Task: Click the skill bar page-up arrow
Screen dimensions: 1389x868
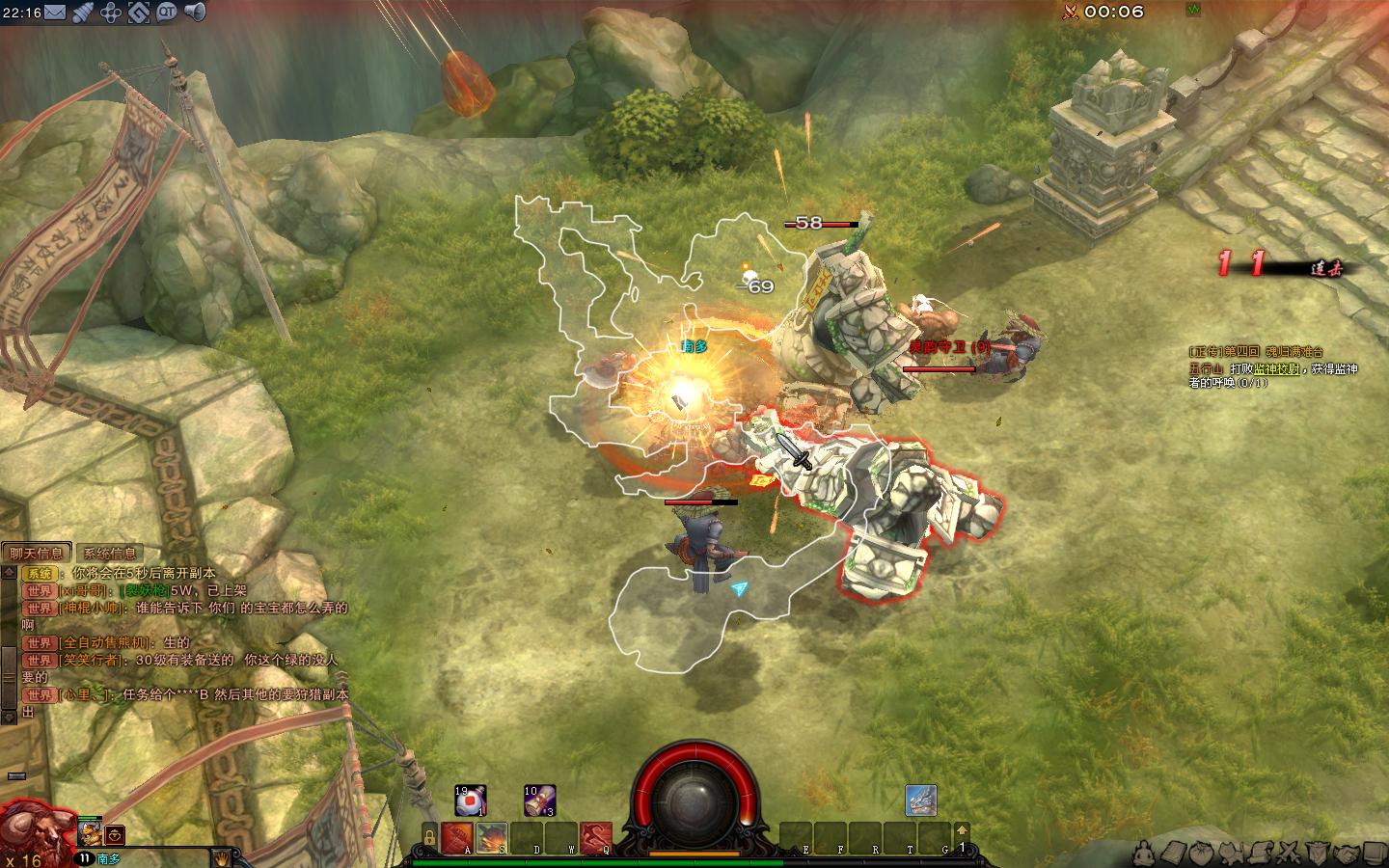Action: 961,830
